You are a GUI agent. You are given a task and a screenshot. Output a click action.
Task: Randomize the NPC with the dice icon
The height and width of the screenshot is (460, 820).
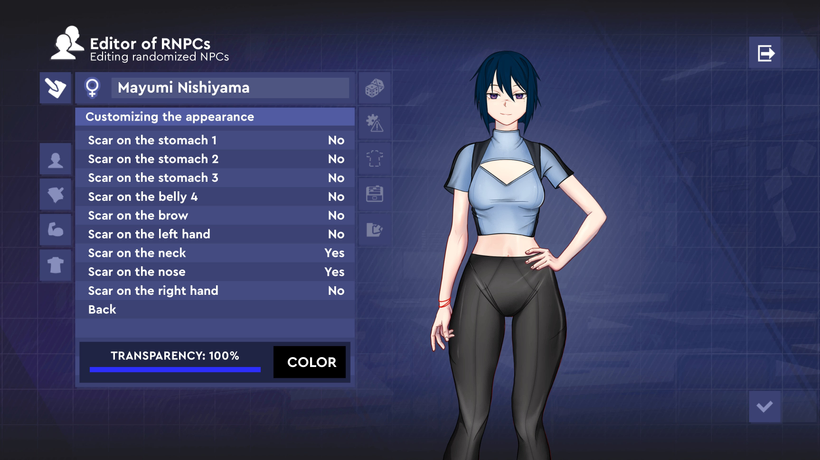coord(375,88)
